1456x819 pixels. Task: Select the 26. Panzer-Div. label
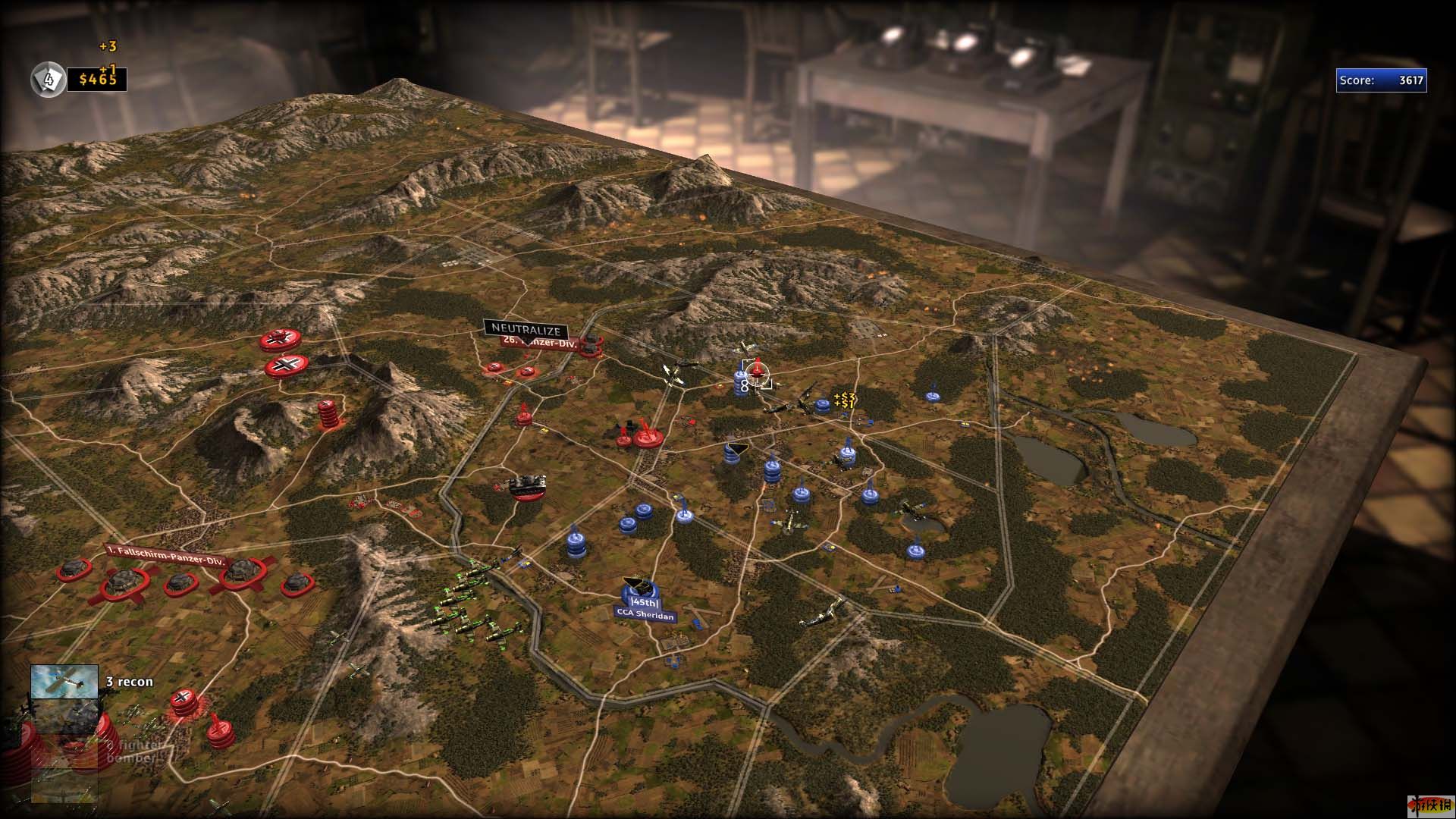(x=540, y=343)
